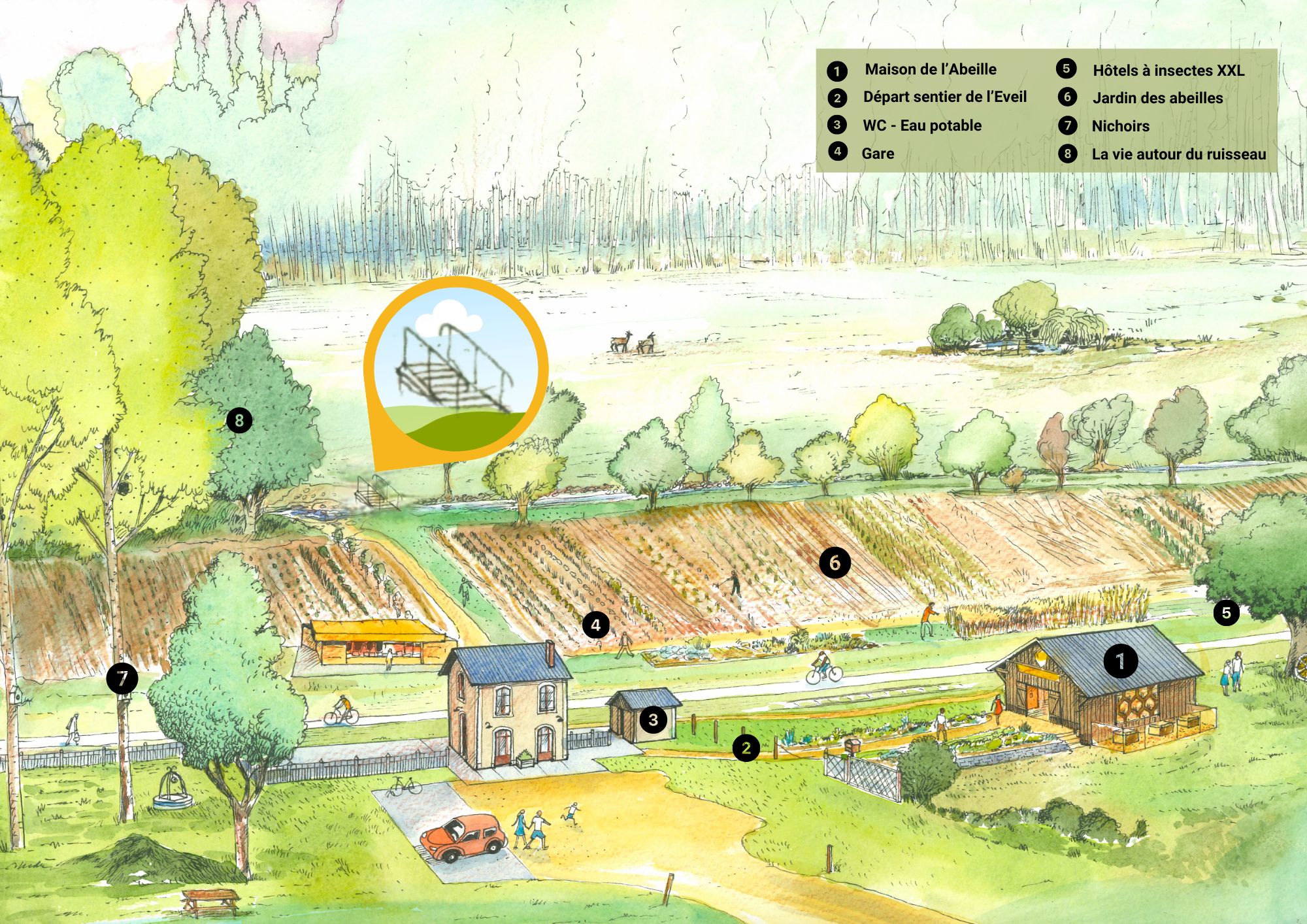Select the 'Nichoirs' legend entry

click(x=1120, y=126)
